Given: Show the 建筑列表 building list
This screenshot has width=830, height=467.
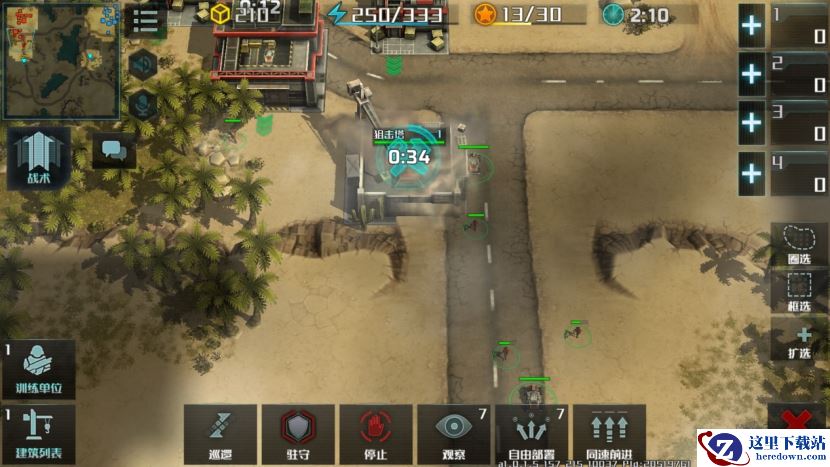Looking at the screenshot, I should tap(38, 432).
